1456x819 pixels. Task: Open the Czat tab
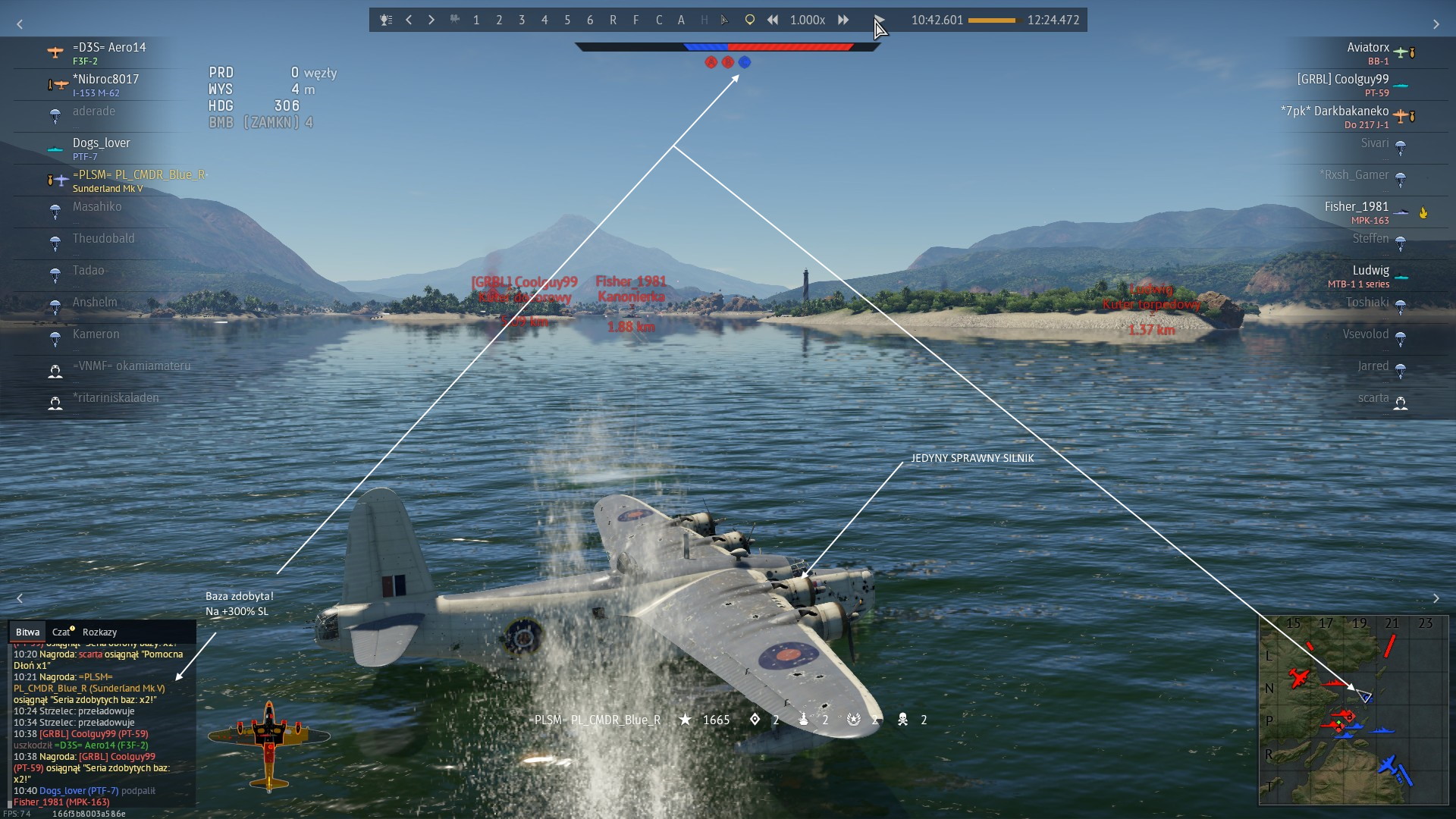(x=61, y=632)
